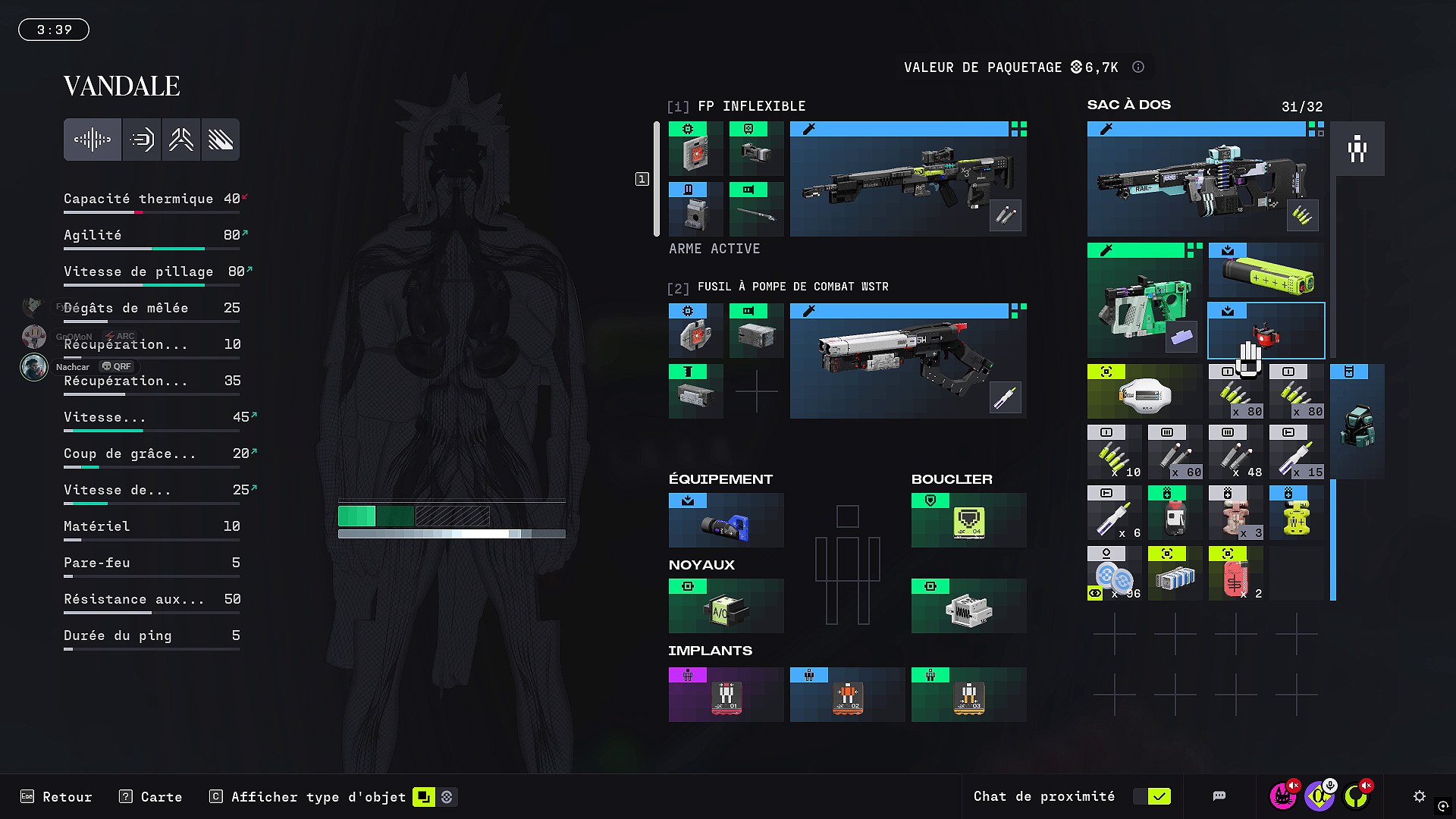
Task: Select the WSTR combat shotgun slot
Action: [908, 362]
